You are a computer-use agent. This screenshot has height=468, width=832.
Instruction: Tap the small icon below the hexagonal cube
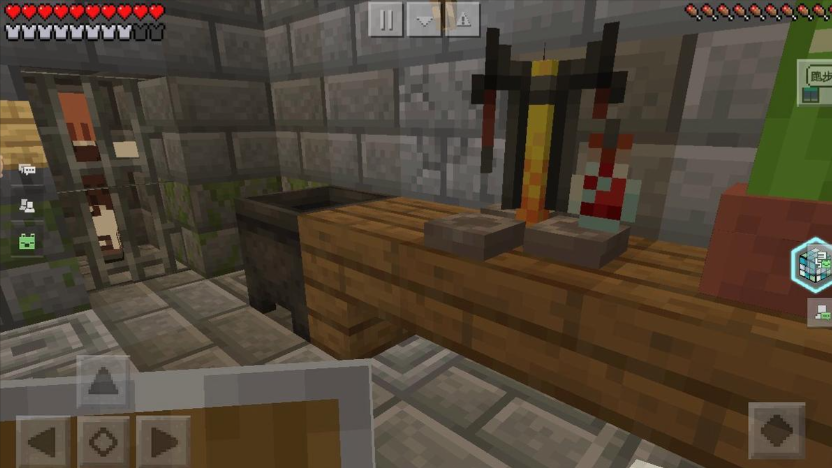(x=820, y=311)
